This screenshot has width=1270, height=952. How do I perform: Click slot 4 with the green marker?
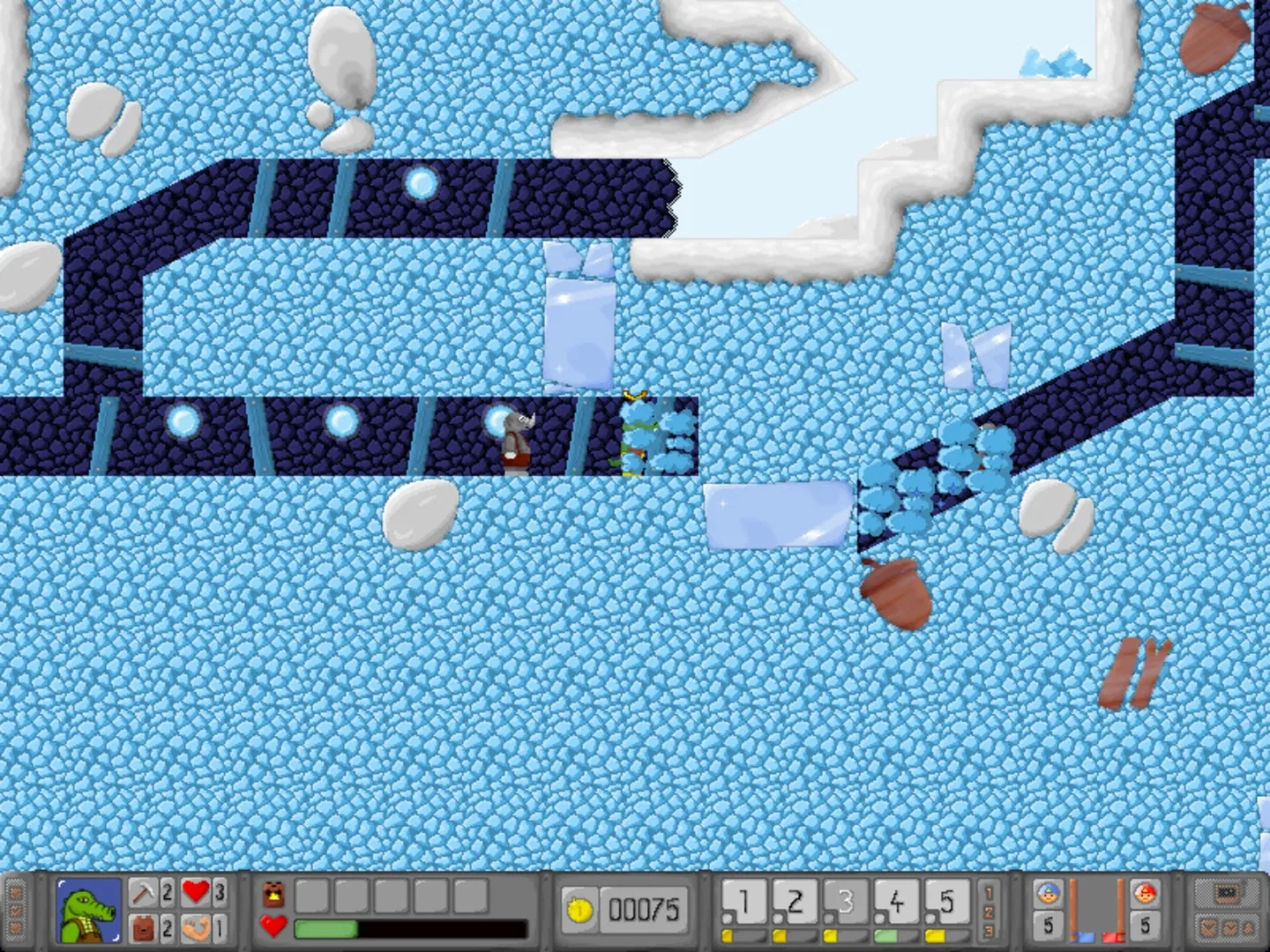click(900, 901)
